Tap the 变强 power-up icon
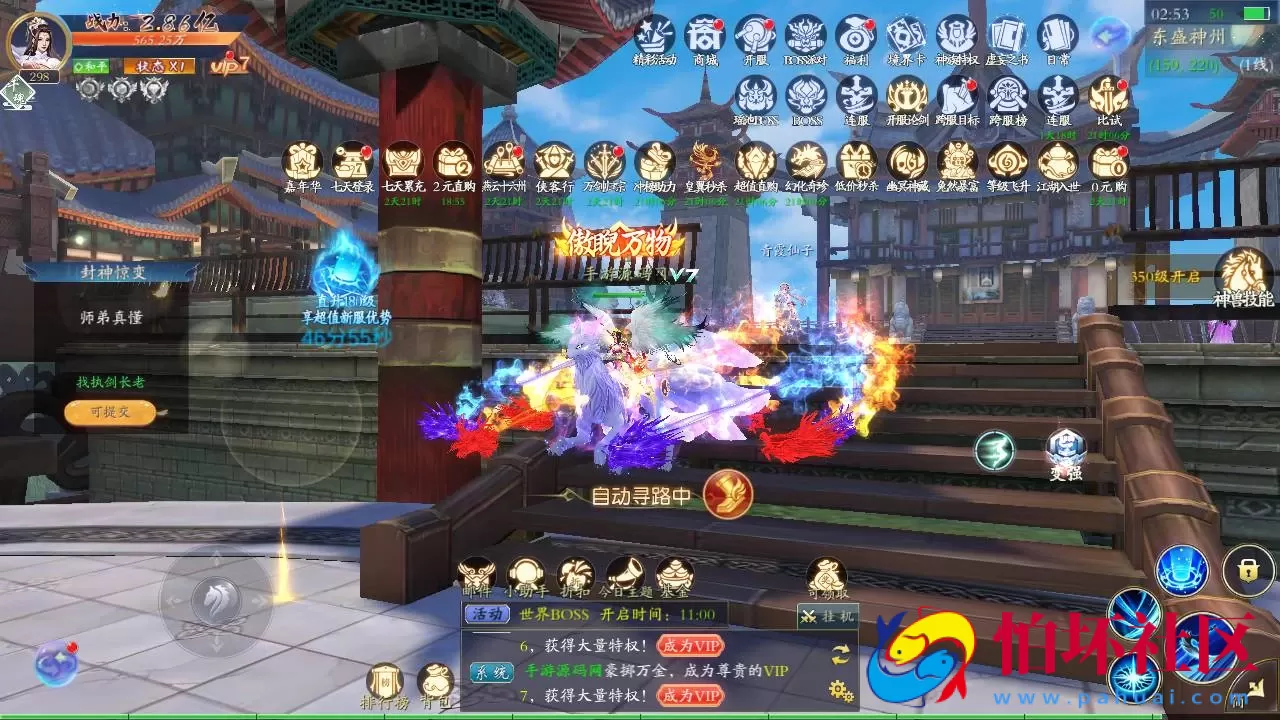Image resolution: width=1280 pixels, height=720 pixels. click(1065, 450)
